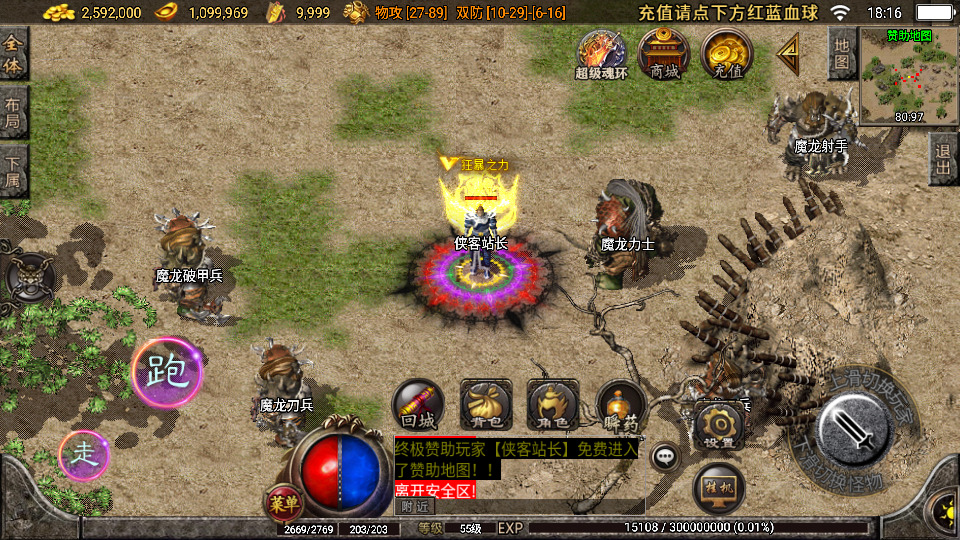Open the 超级魂环 super soul ring icon
960x540 pixels.
[601, 53]
